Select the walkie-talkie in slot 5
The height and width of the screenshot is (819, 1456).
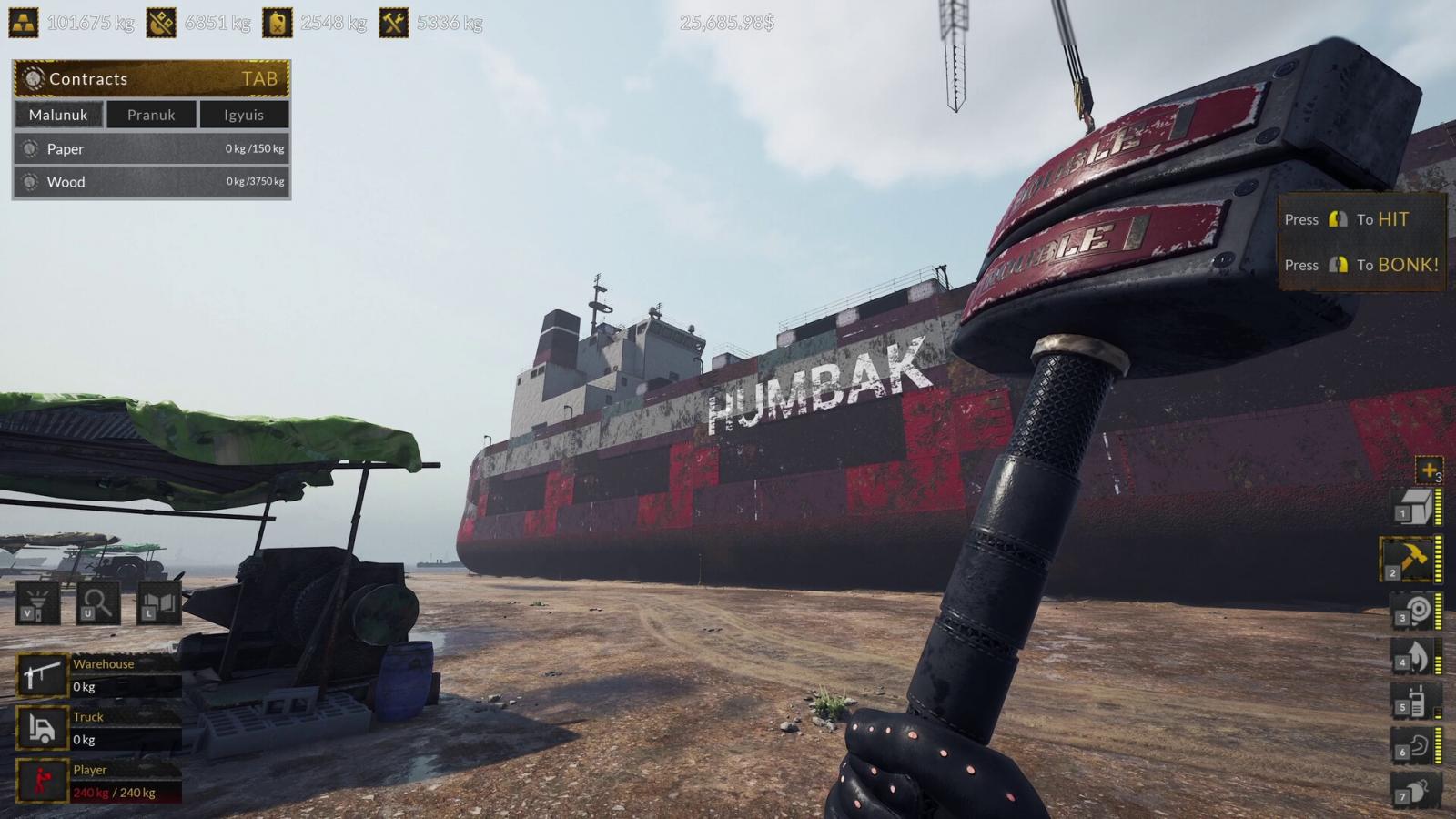[x=1415, y=702]
